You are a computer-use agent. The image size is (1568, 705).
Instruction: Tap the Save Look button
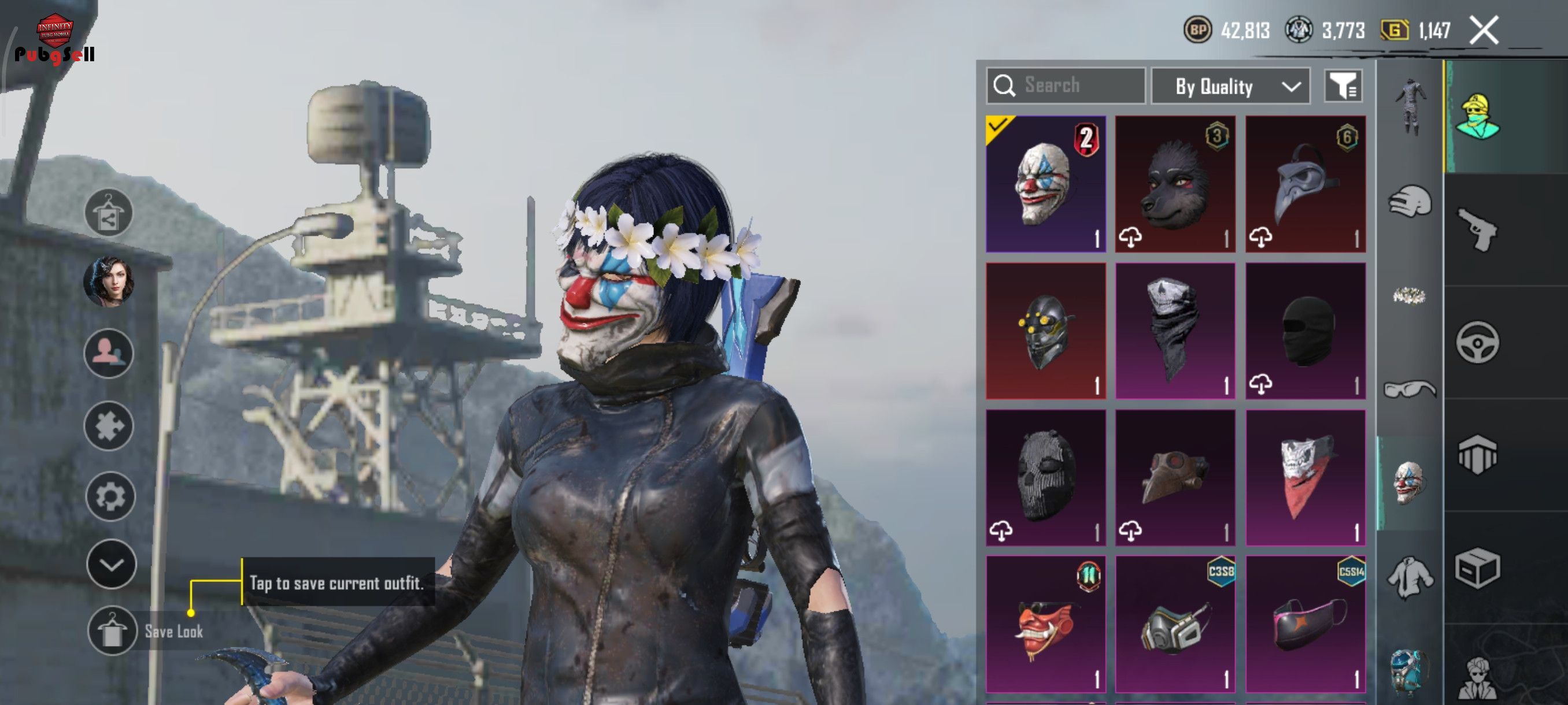point(112,631)
